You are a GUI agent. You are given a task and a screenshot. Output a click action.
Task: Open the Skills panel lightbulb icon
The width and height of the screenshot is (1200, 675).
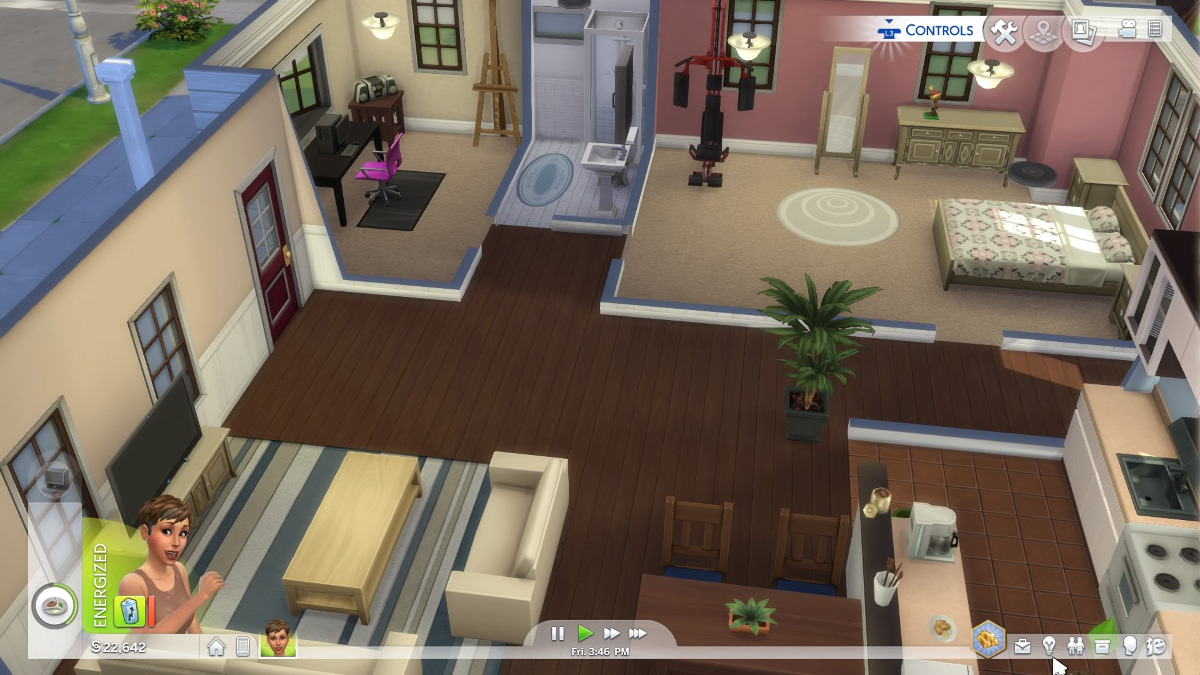(x=1049, y=646)
